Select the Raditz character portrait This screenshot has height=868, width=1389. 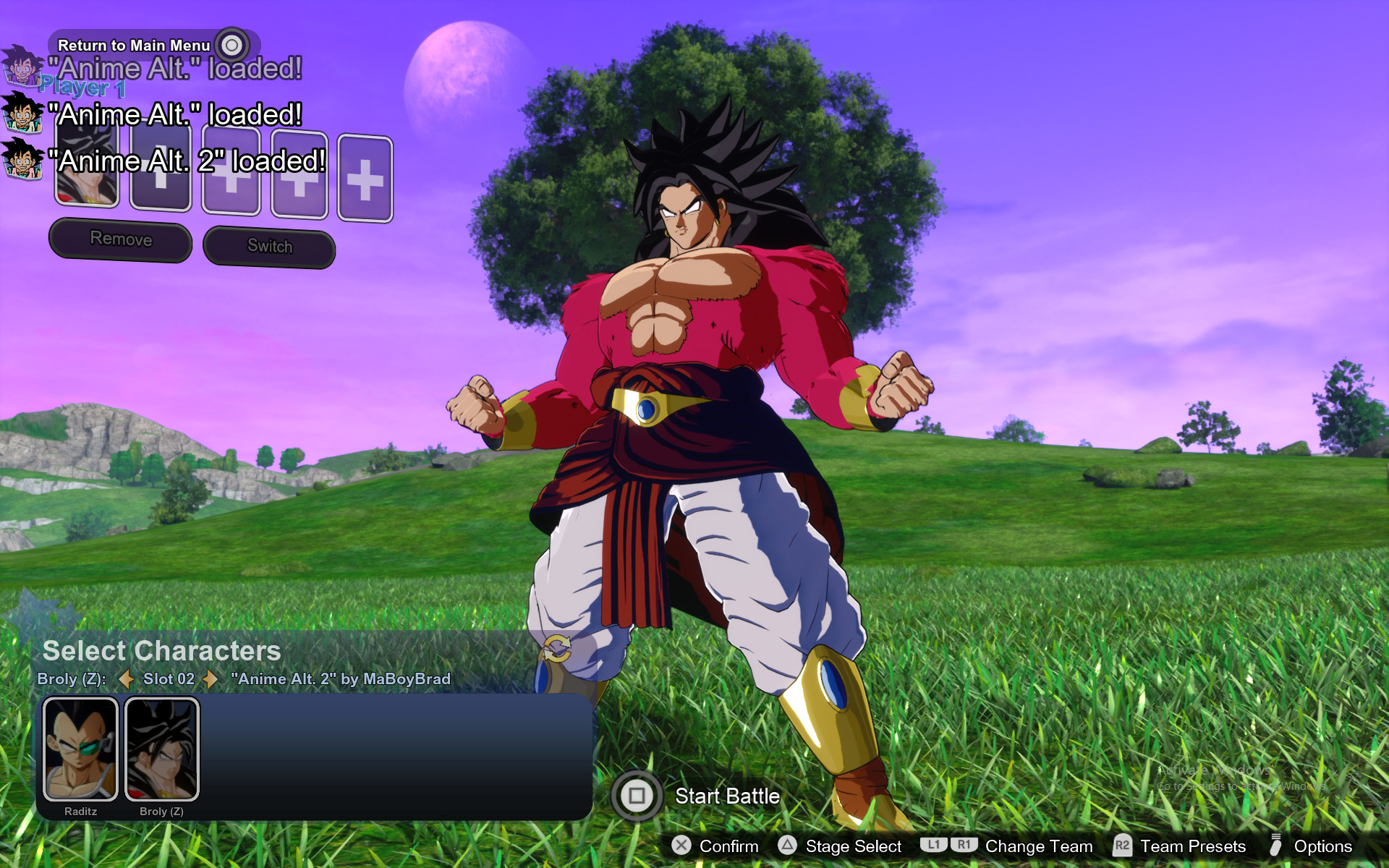(81, 749)
